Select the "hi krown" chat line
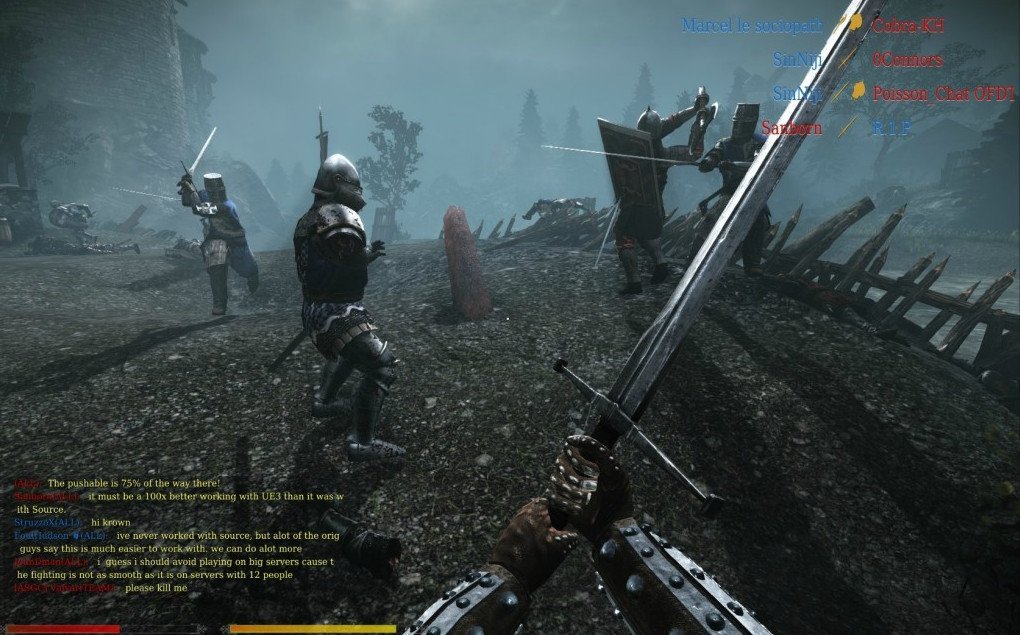This screenshot has width=1020, height=635. tap(110, 522)
